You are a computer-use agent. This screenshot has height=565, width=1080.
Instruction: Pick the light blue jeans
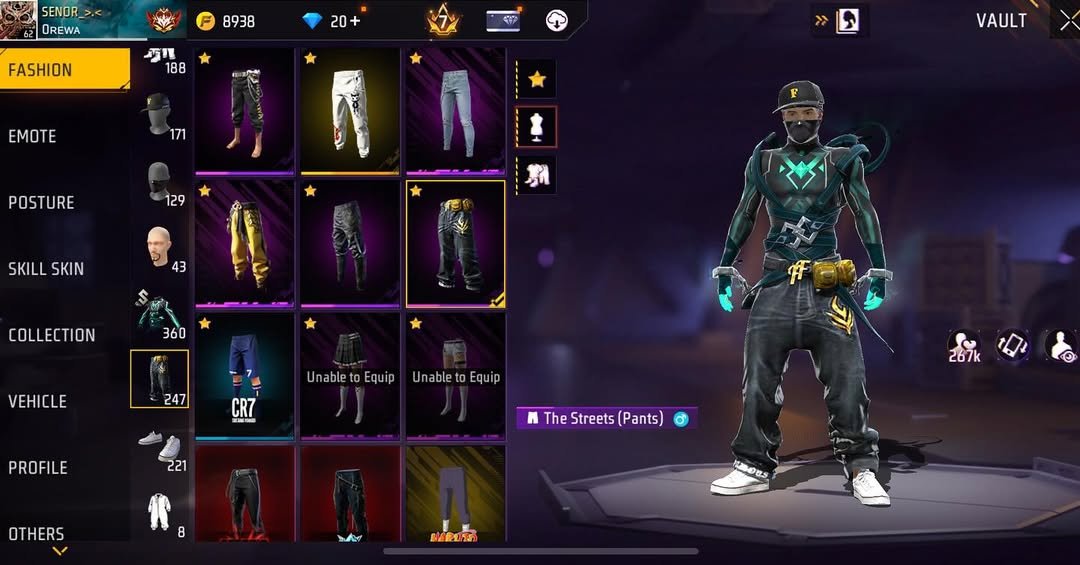coord(455,110)
